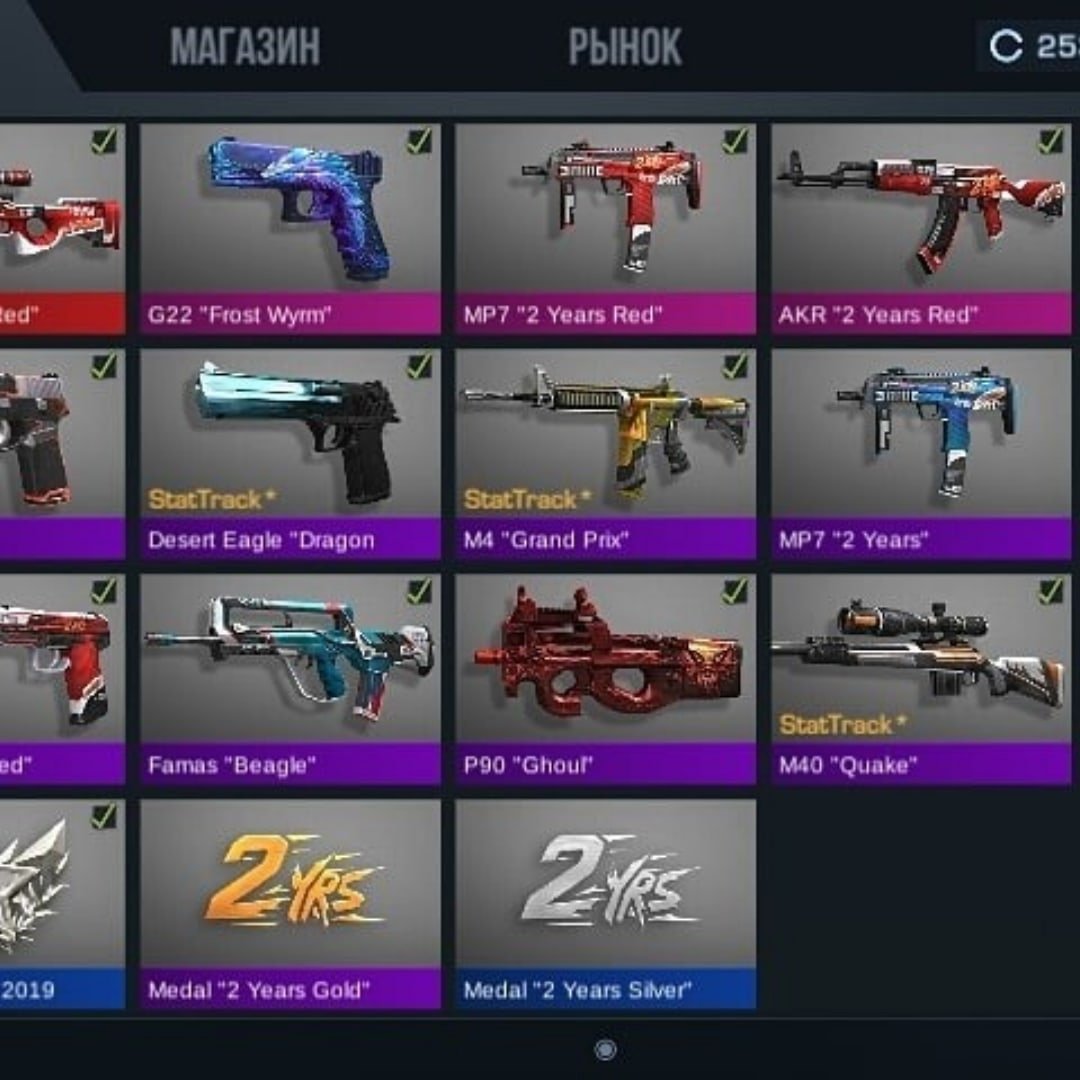The image size is (1080, 1080).
Task: Click the page indicator dot
Action: (x=605, y=1049)
